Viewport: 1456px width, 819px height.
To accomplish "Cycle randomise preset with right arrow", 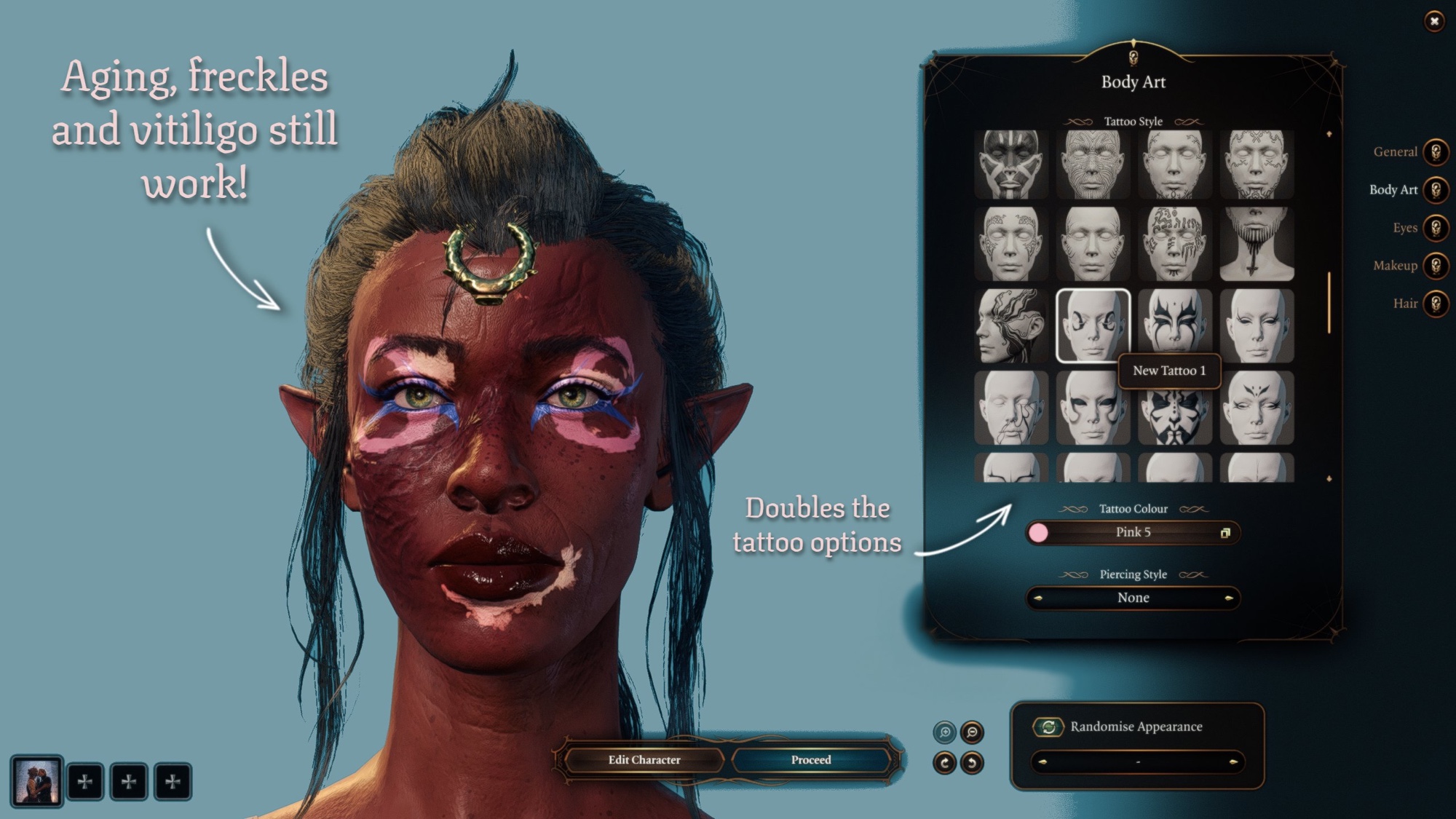I will (1233, 762).
